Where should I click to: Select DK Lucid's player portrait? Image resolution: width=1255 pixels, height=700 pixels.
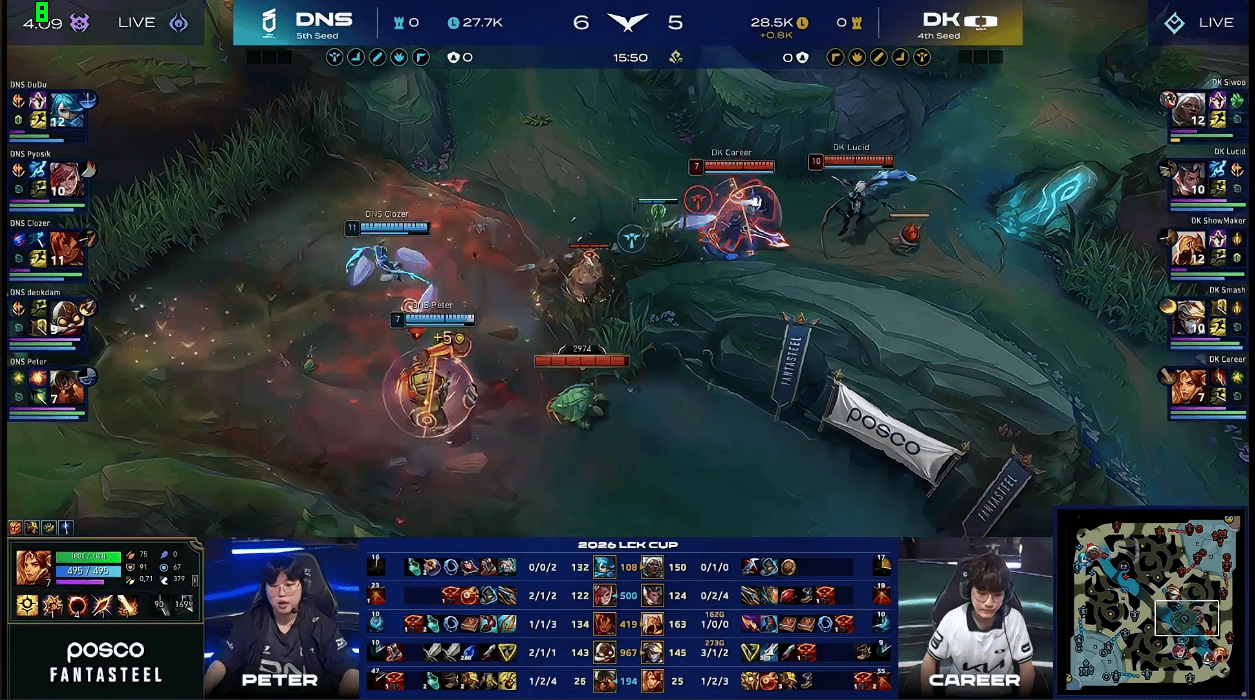[1190, 179]
